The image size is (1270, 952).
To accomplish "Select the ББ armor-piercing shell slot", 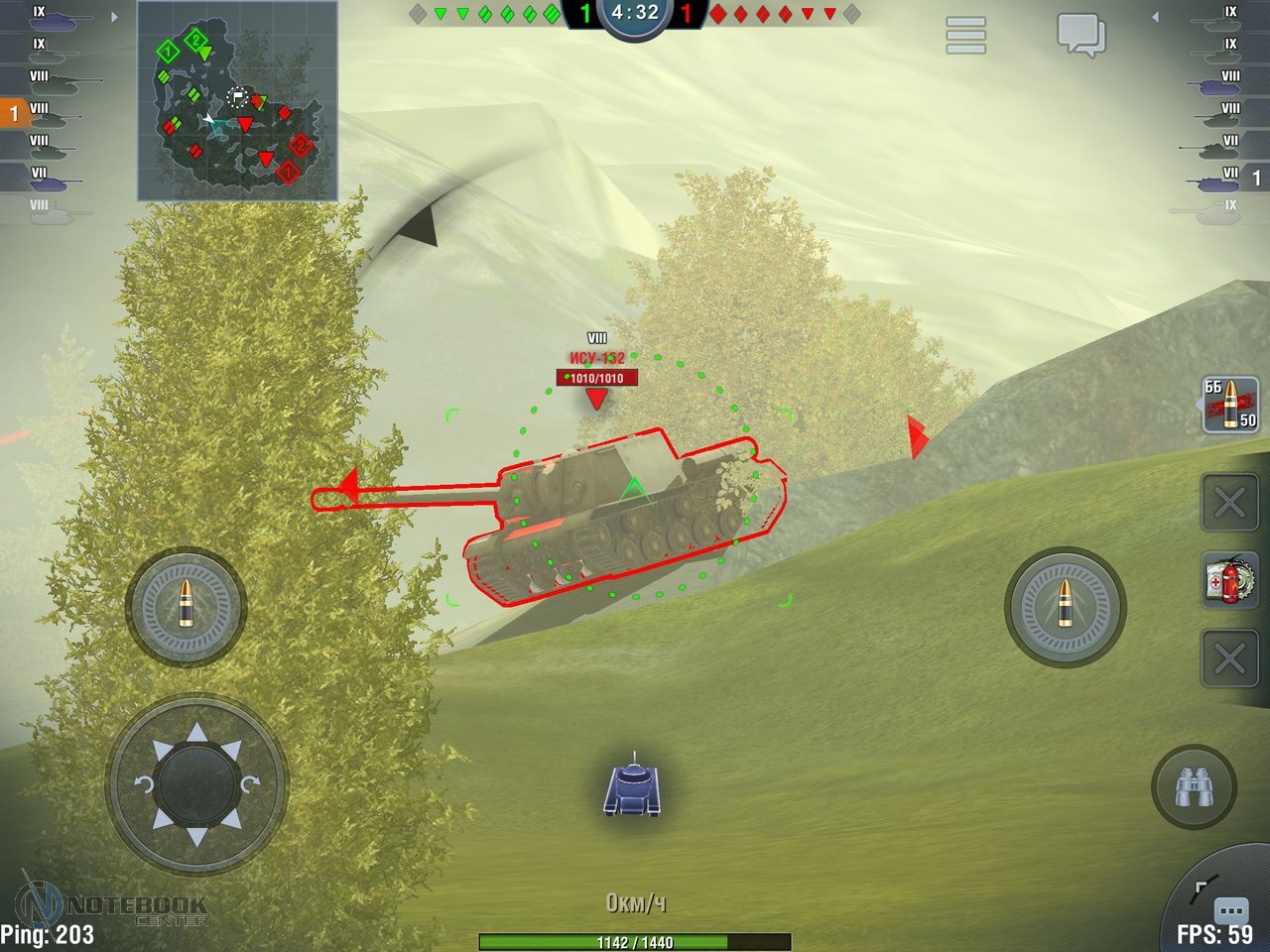I will click(1230, 405).
